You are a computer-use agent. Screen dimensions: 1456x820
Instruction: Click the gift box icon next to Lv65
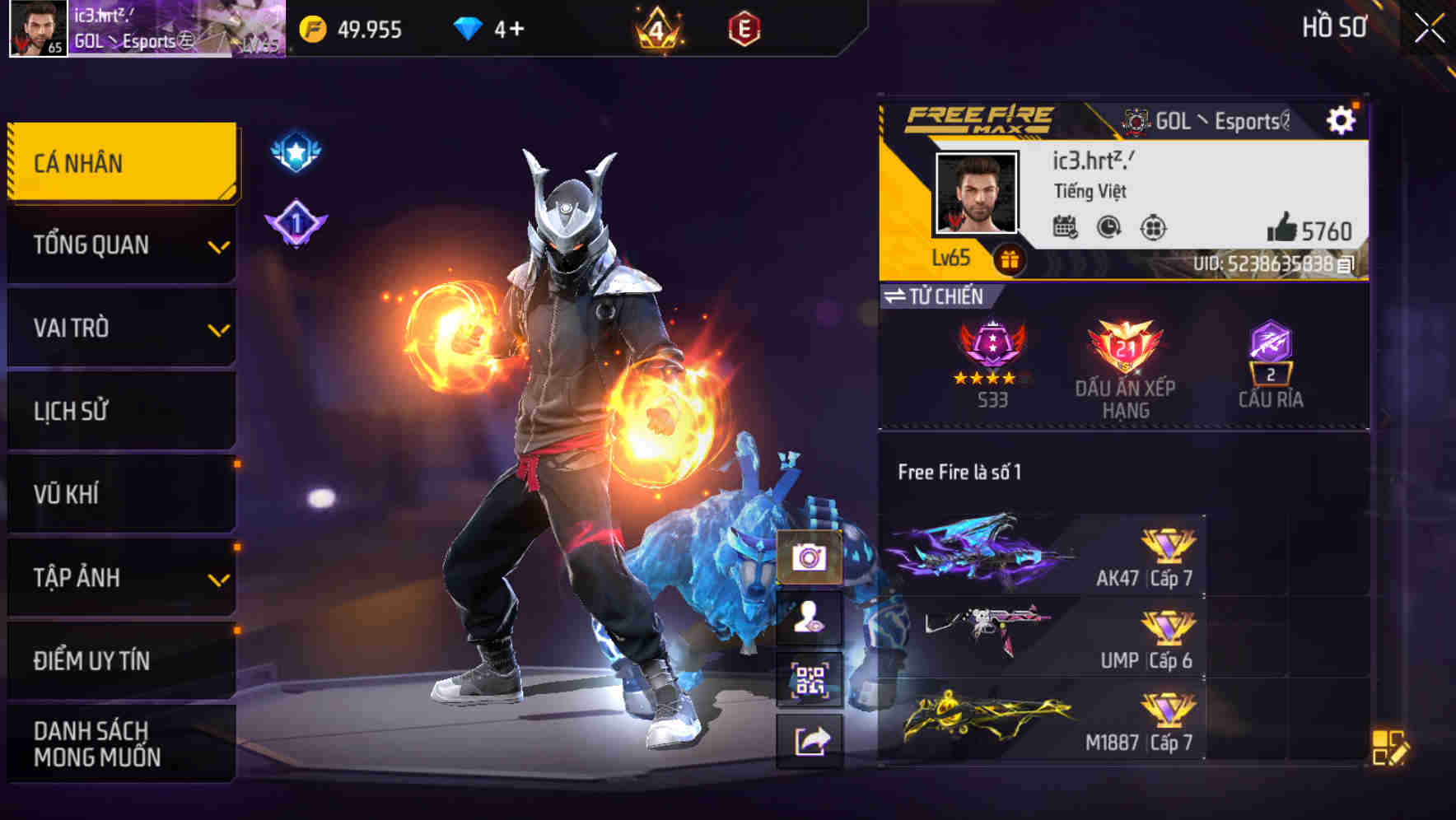point(1009,258)
